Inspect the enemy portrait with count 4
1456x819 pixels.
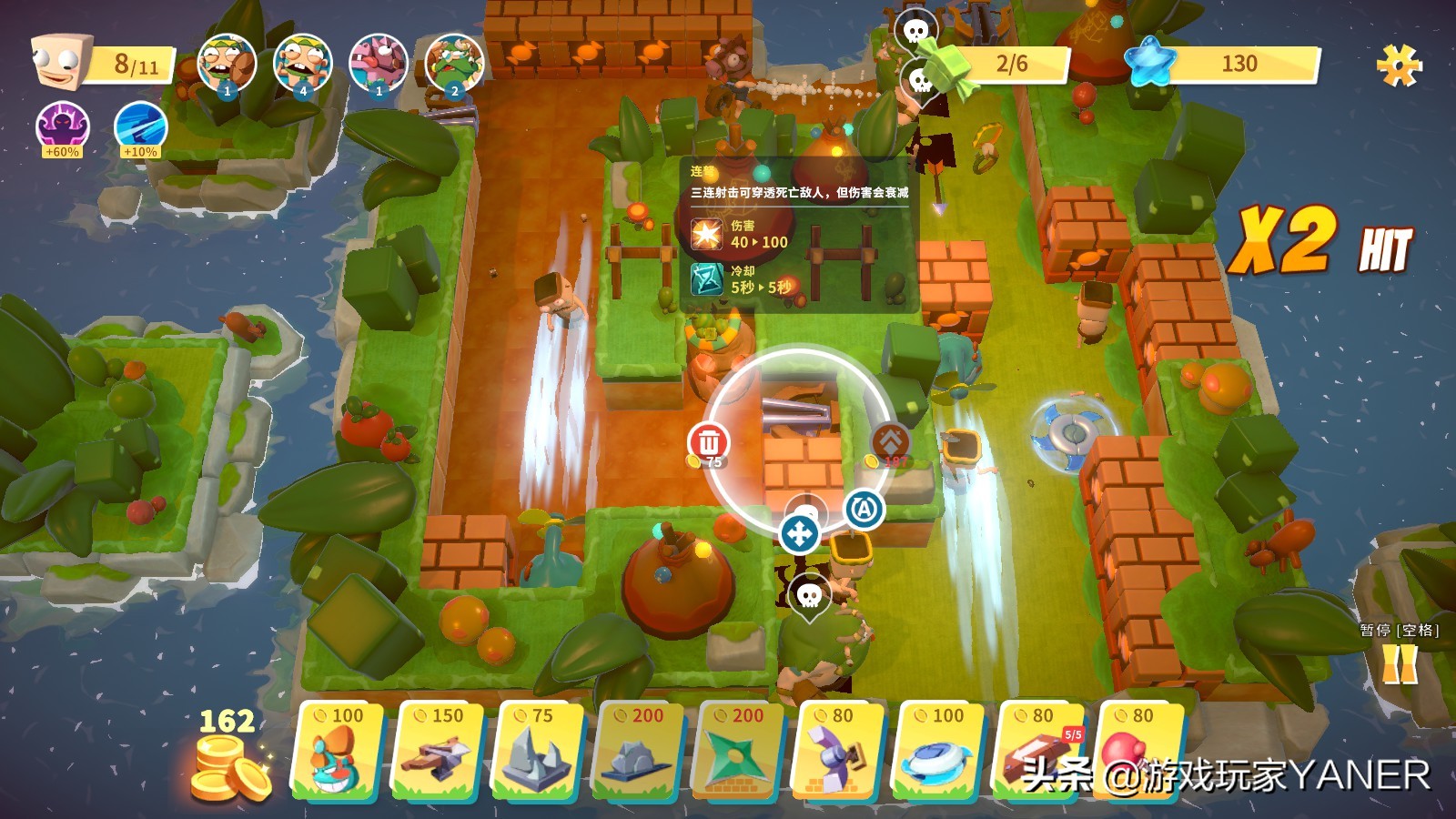(302, 64)
